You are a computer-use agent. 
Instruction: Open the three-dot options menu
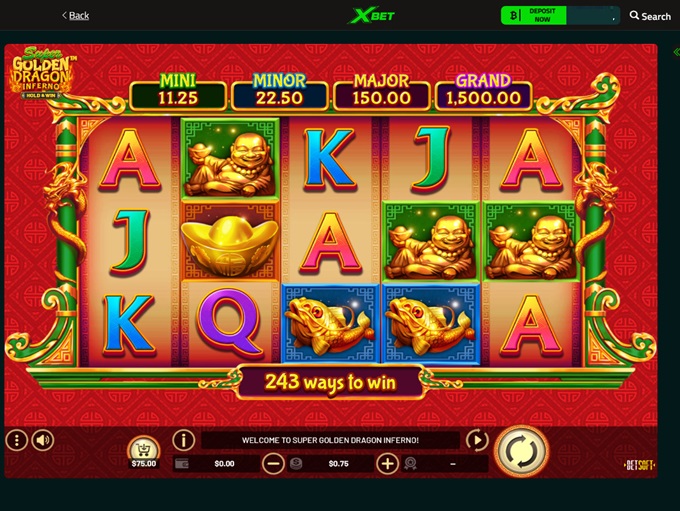click(x=16, y=440)
